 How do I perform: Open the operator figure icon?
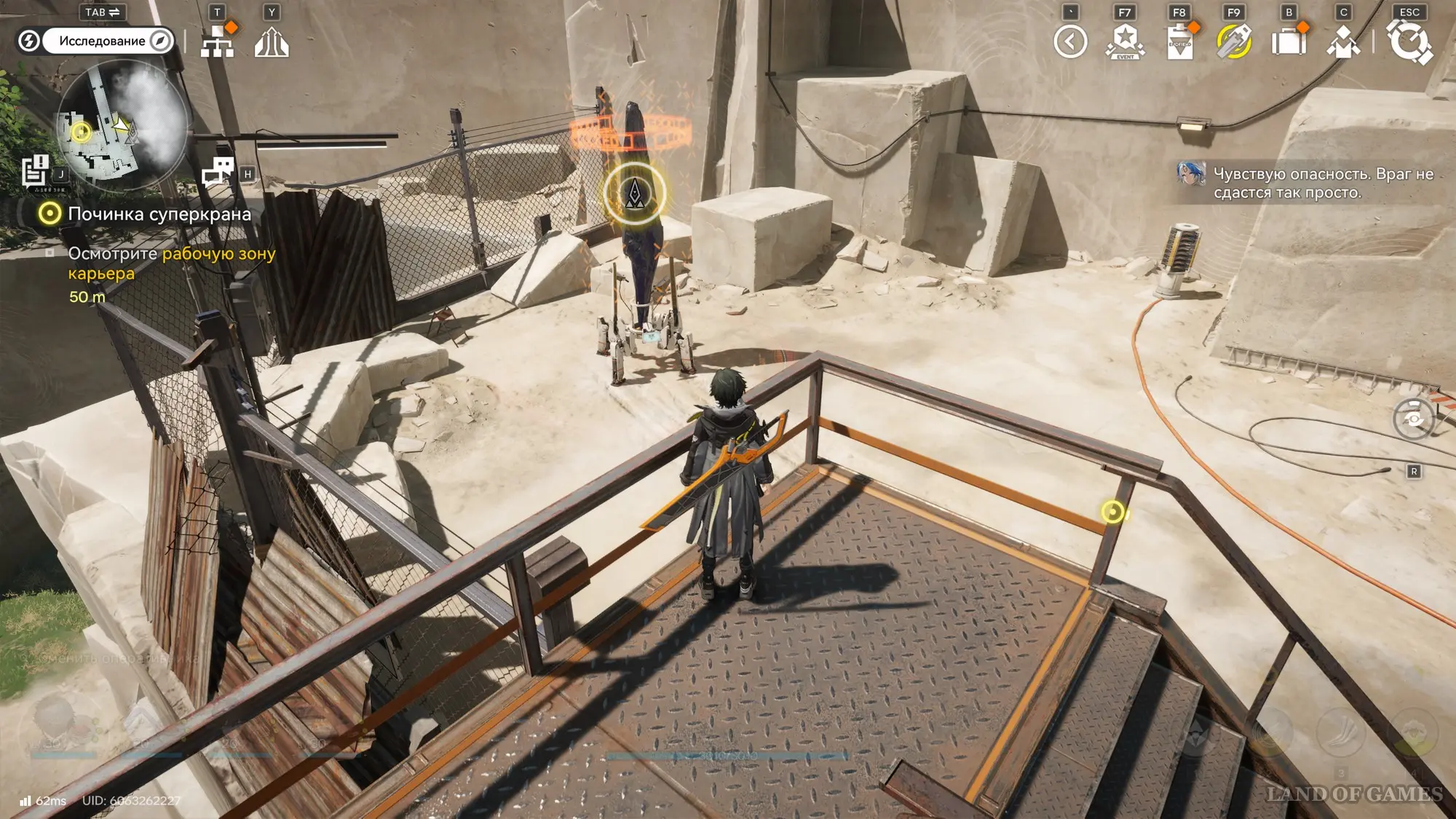(1343, 42)
